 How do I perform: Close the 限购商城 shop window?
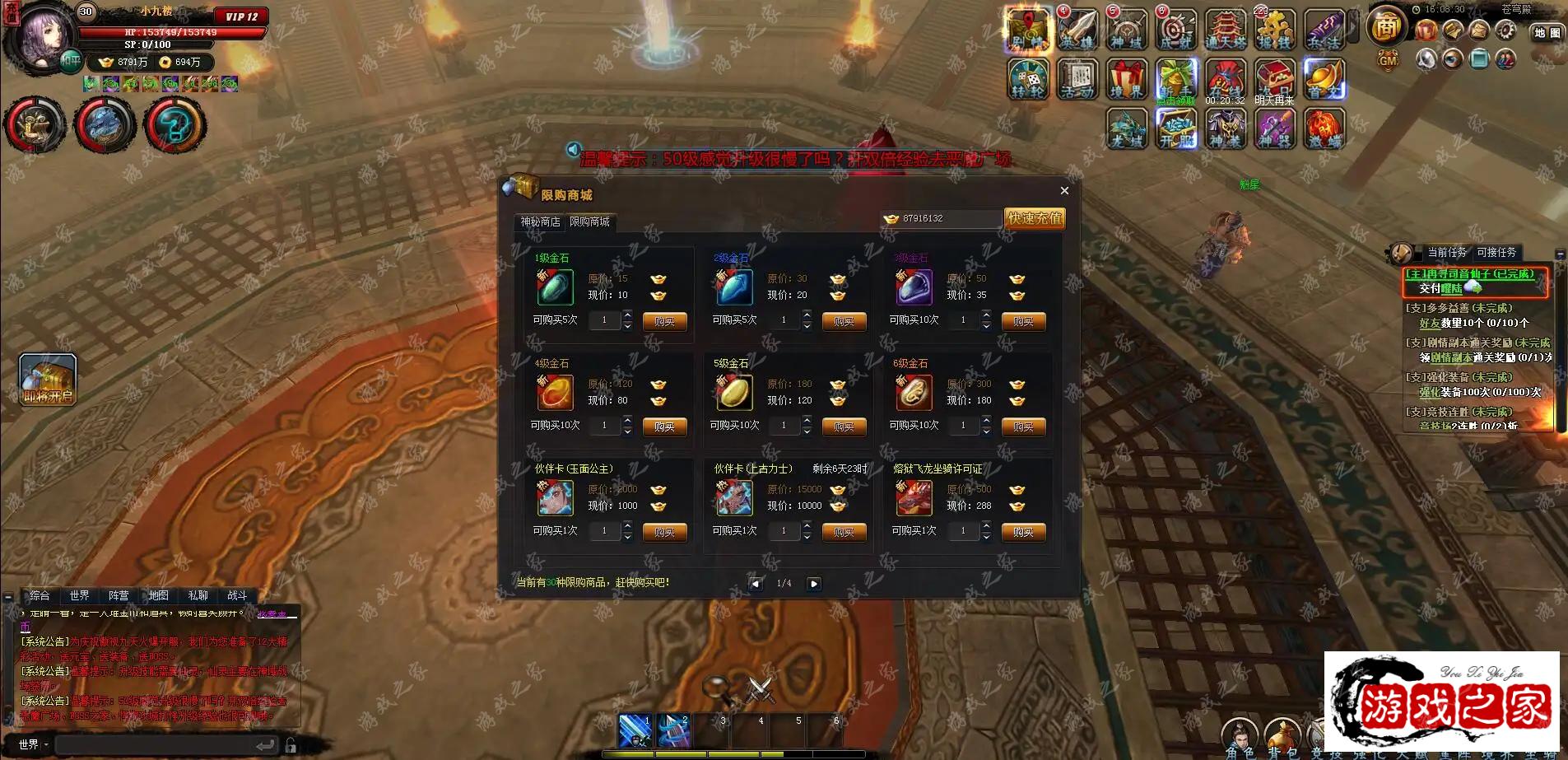click(1064, 191)
